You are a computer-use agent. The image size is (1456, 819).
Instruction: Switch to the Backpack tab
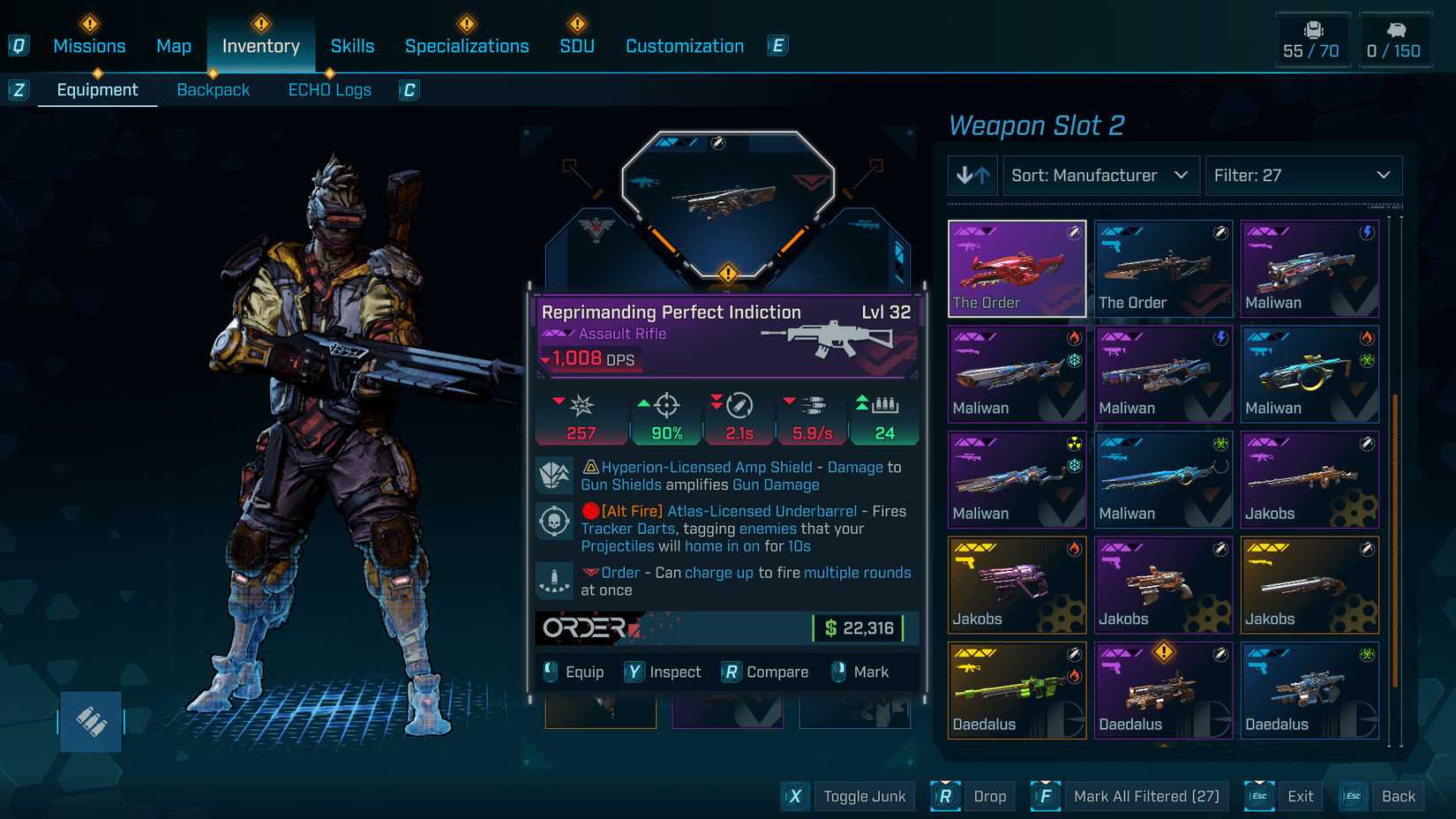213,89
